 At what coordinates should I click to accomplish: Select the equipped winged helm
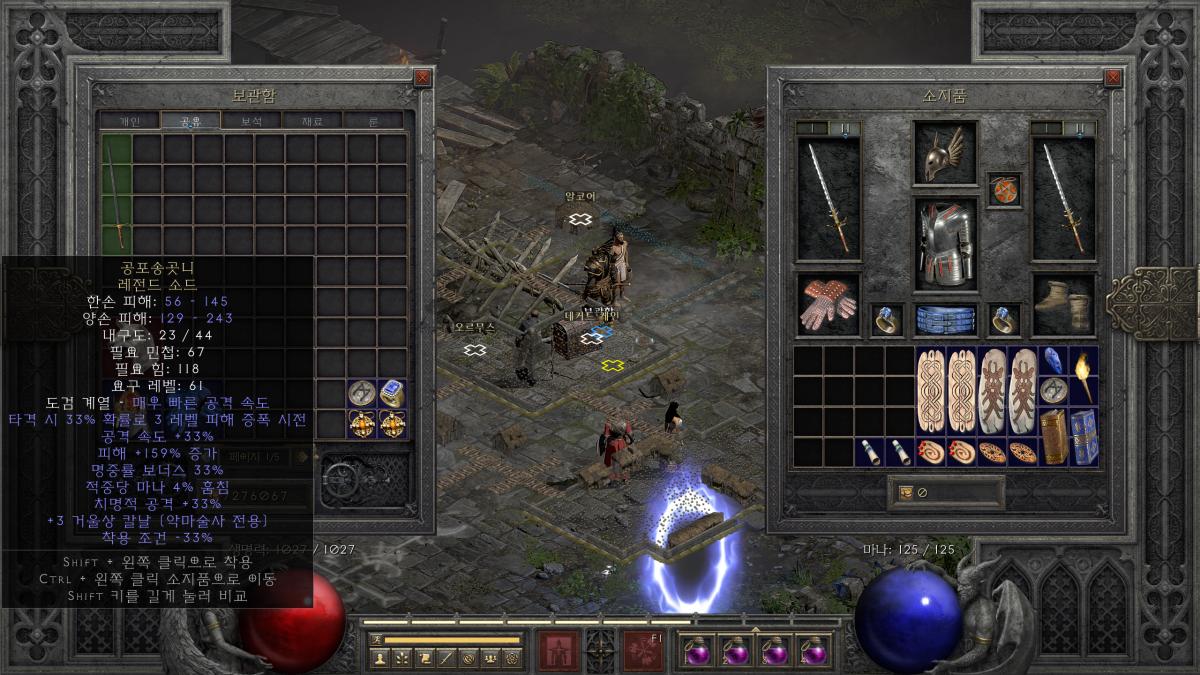click(944, 155)
